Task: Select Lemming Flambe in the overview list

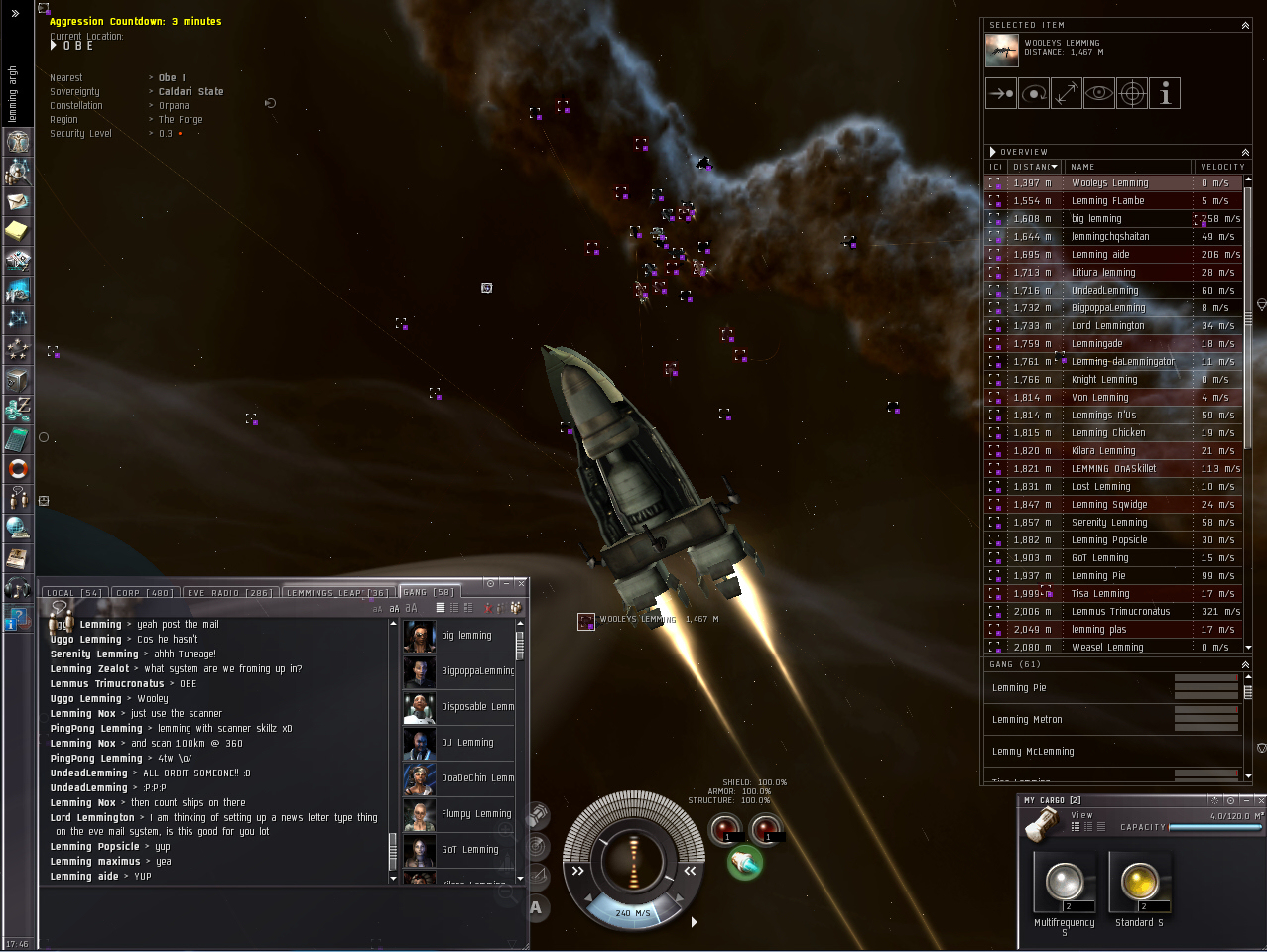Action: click(x=1107, y=201)
